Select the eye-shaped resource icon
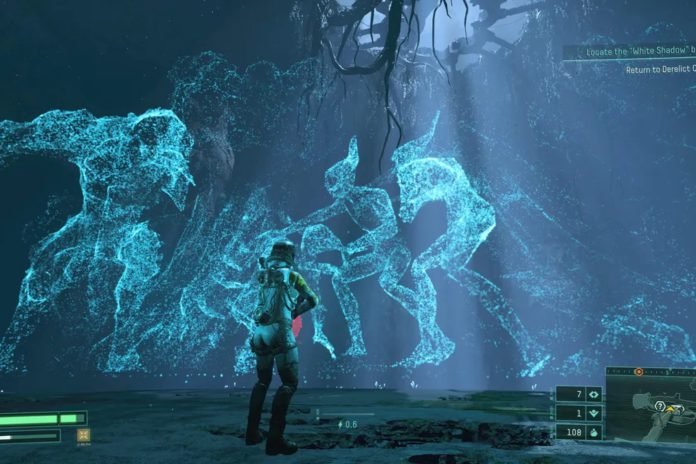The image size is (696, 464). (x=592, y=394)
